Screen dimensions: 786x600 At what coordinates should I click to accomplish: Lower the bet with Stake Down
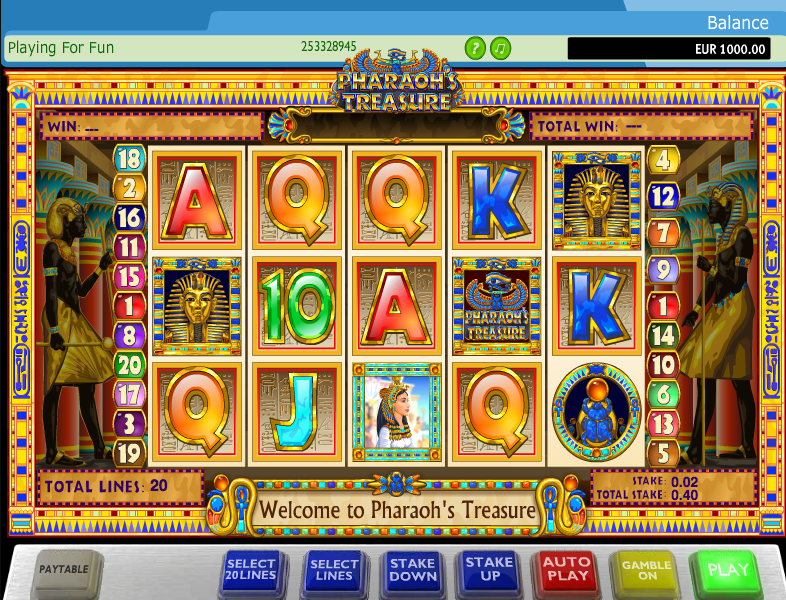(412, 570)
